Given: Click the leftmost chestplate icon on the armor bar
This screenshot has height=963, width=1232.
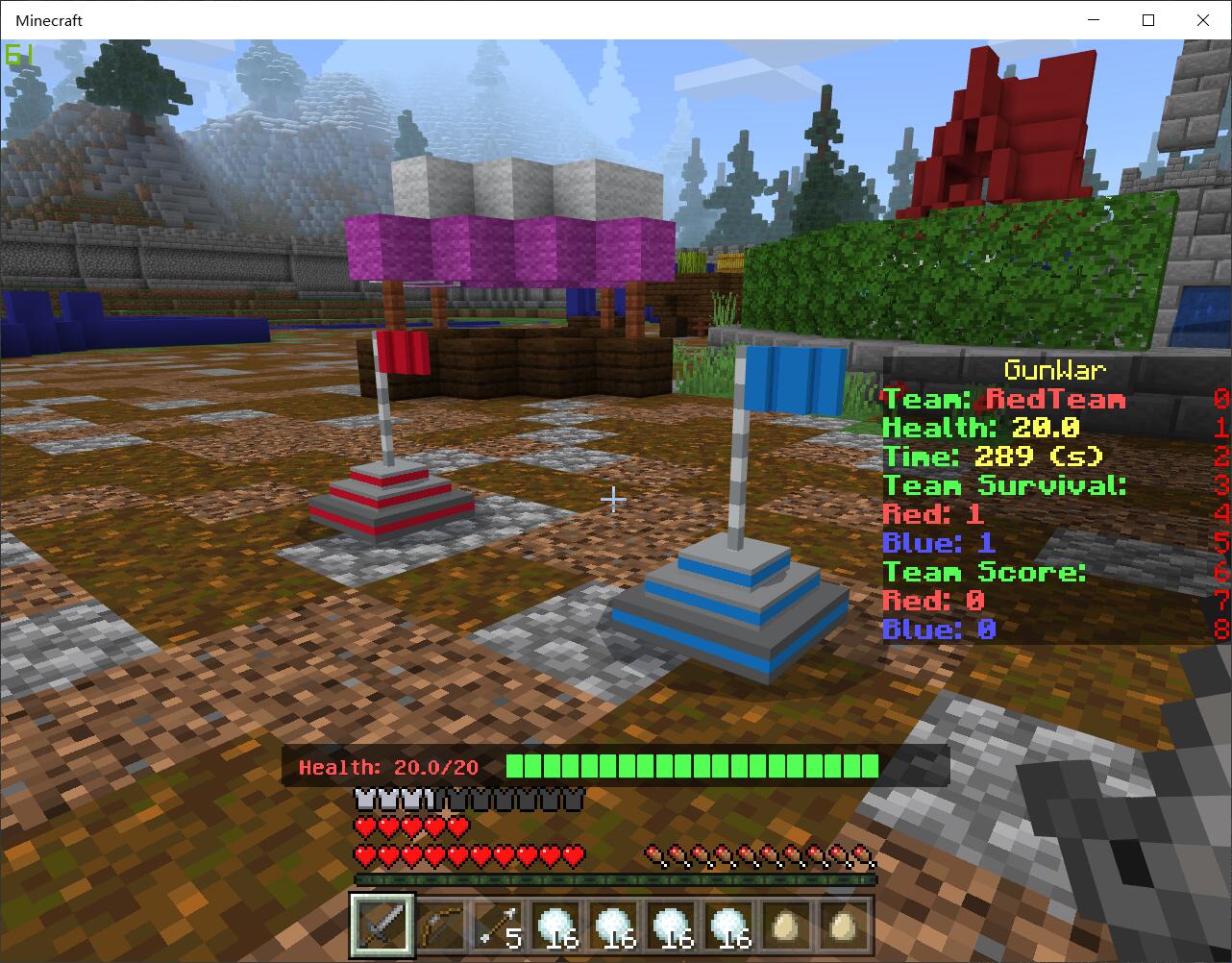Looking at the screenshot, I should (363, 797).
